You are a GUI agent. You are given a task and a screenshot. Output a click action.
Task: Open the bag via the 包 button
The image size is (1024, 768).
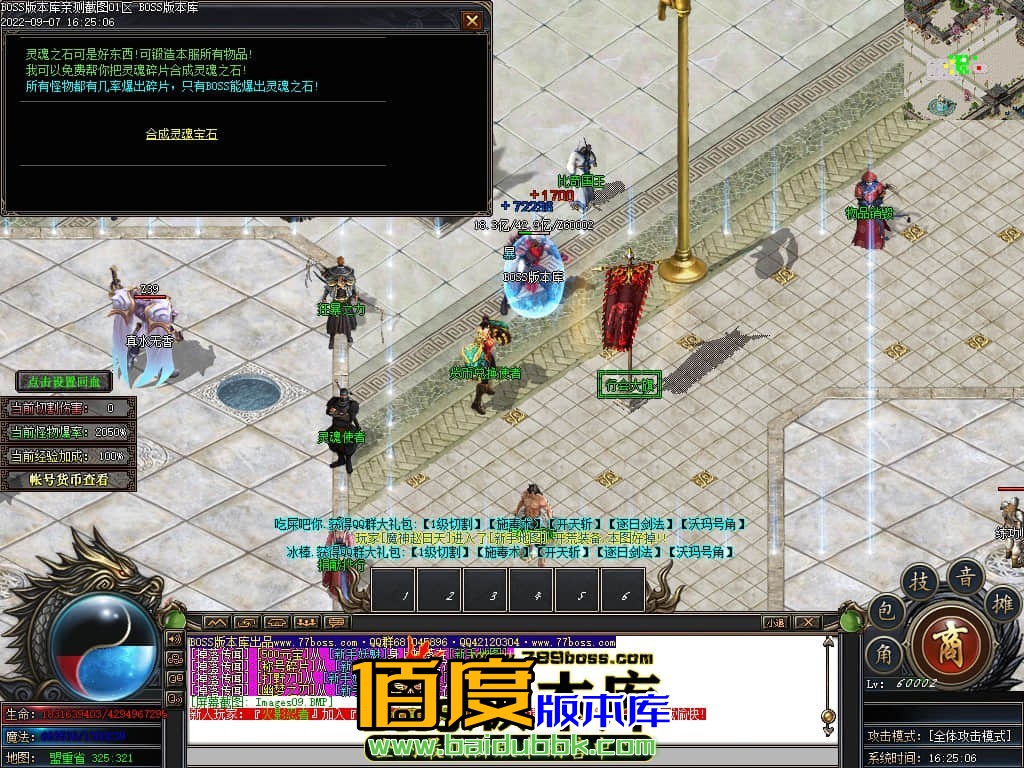pyautogui.click(x=886, y=612)
